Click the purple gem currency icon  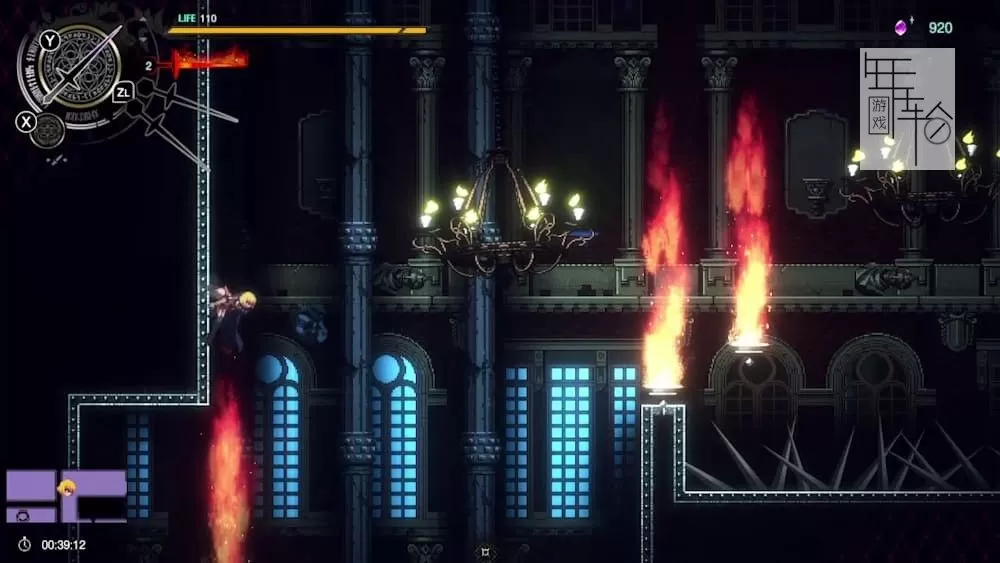click(904, 27)
